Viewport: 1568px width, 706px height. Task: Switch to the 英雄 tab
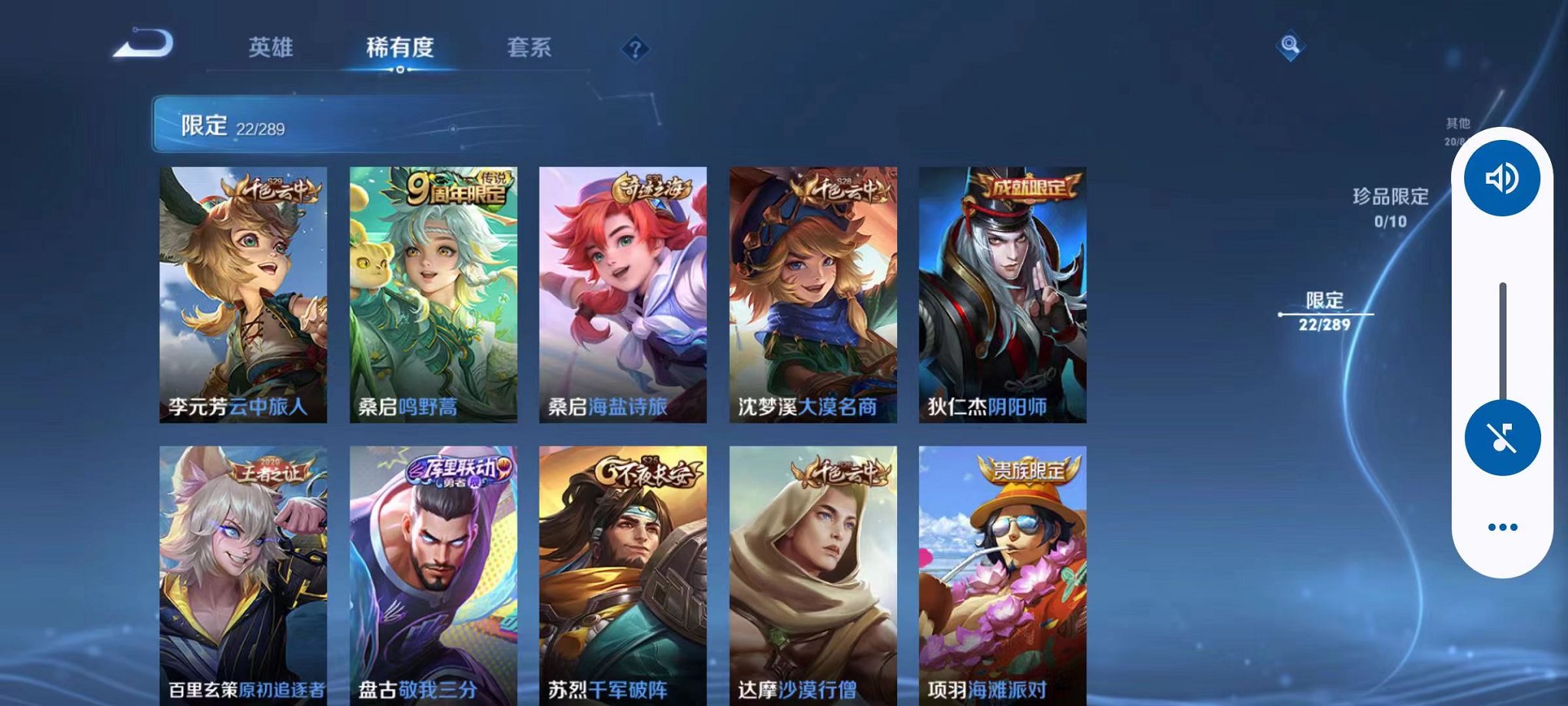pos(269,48)
